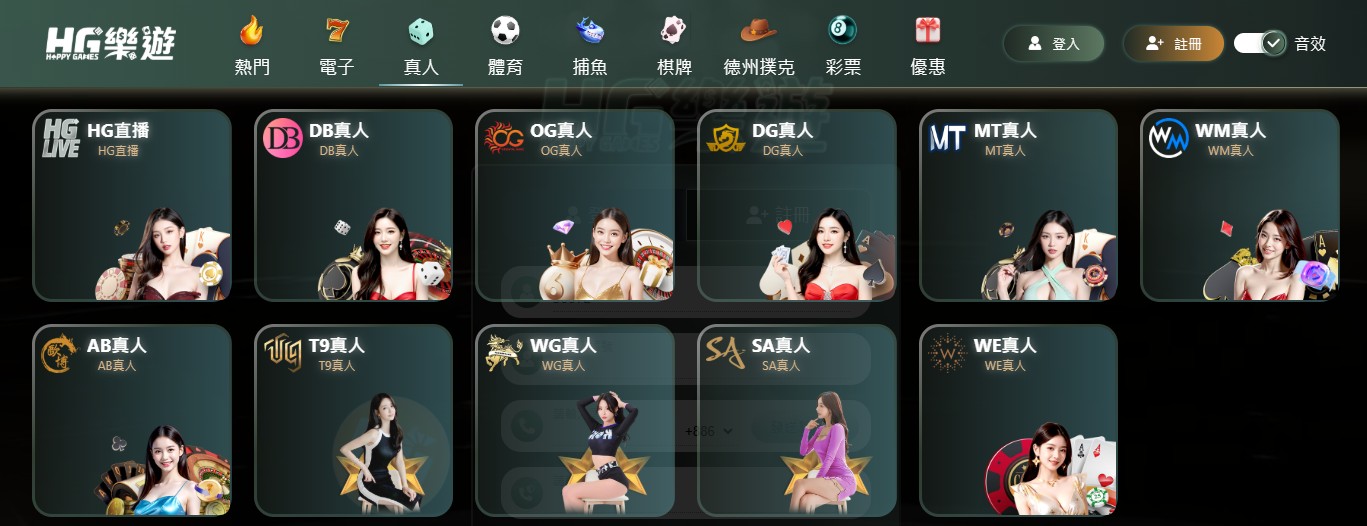Click the 登入 login button

tap(1054, 44)
